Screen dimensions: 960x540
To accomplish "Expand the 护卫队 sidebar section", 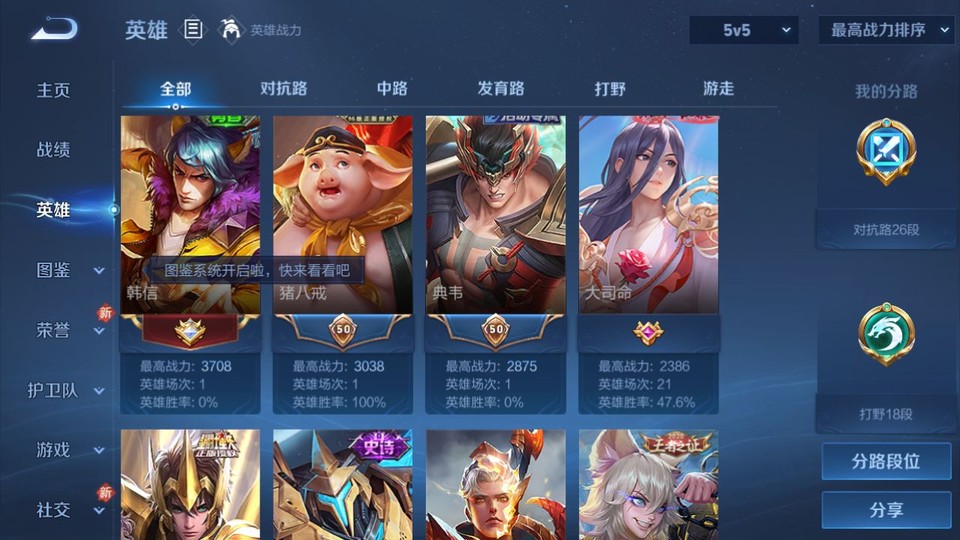I will (x=70, y=390).
